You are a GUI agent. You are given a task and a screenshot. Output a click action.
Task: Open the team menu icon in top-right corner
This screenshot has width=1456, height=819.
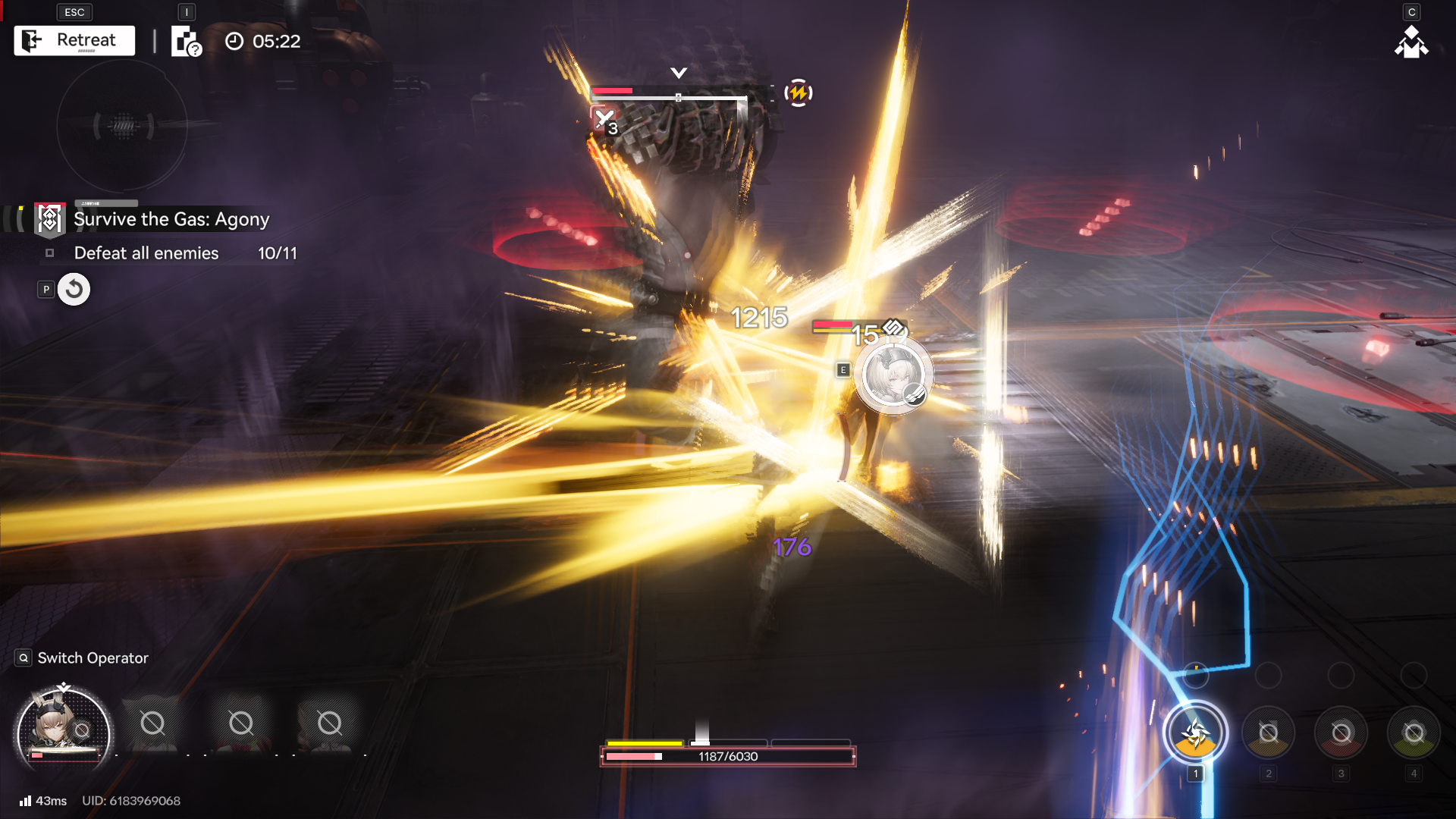(x=1410, y=42)
